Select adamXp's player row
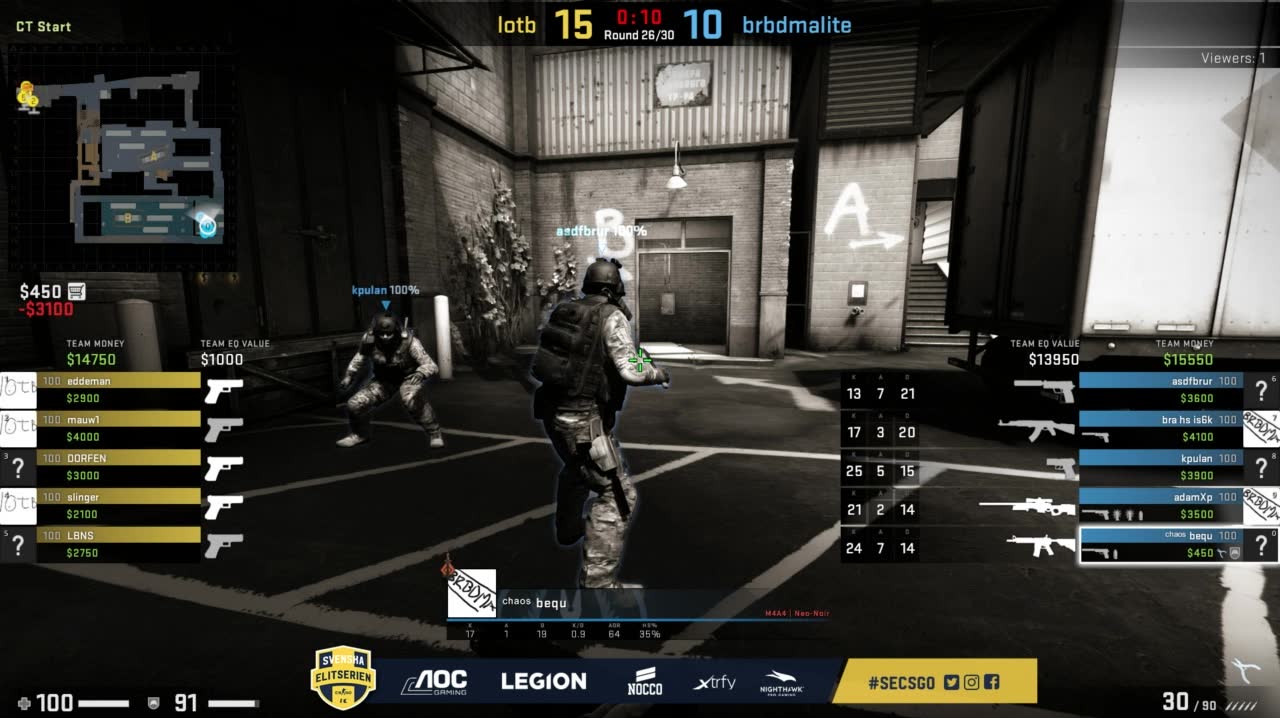This screenshot has width=1280, height=718. [x=1160, y=505]
